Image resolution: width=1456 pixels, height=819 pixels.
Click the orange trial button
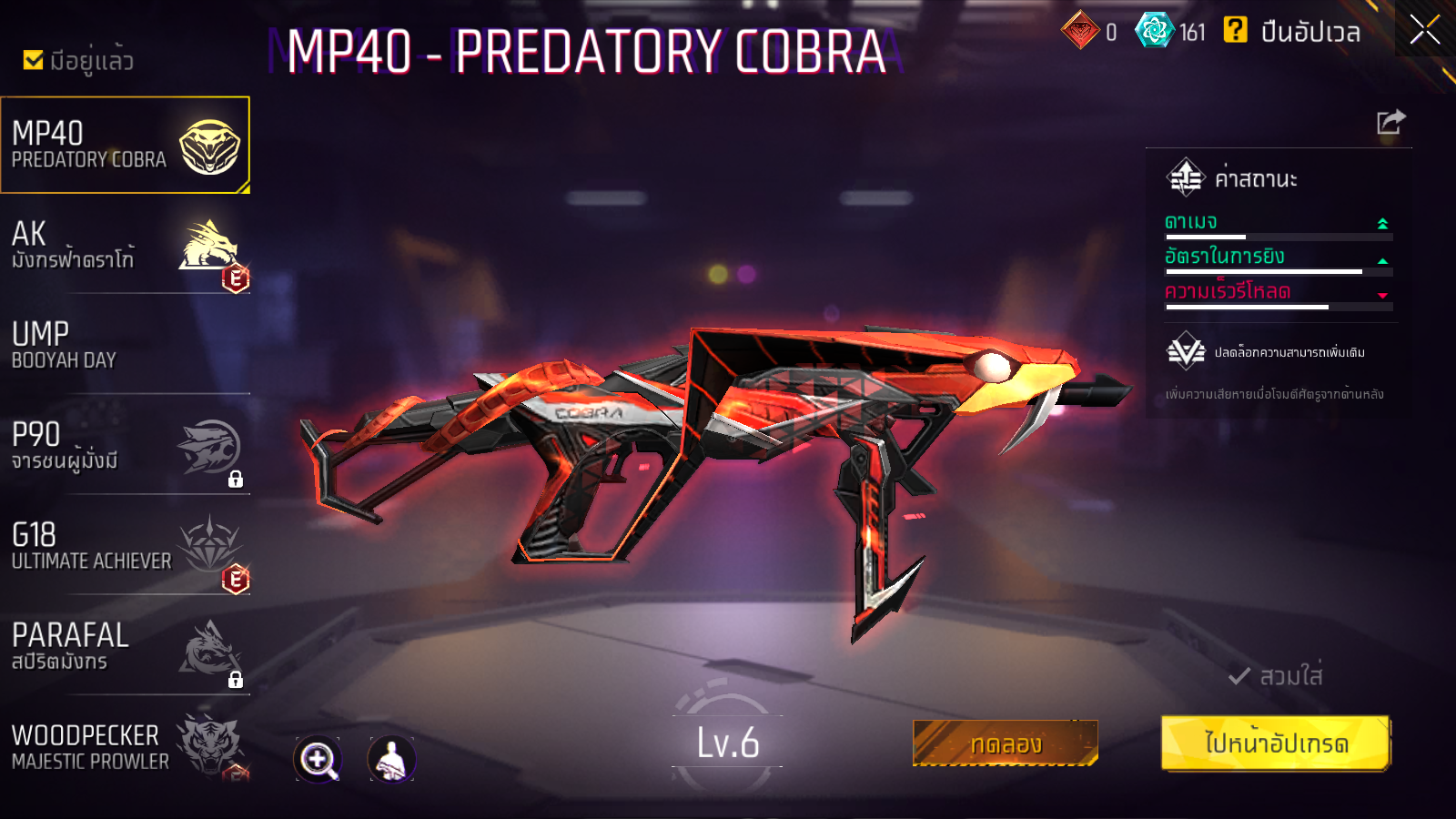coord(1005,743)
